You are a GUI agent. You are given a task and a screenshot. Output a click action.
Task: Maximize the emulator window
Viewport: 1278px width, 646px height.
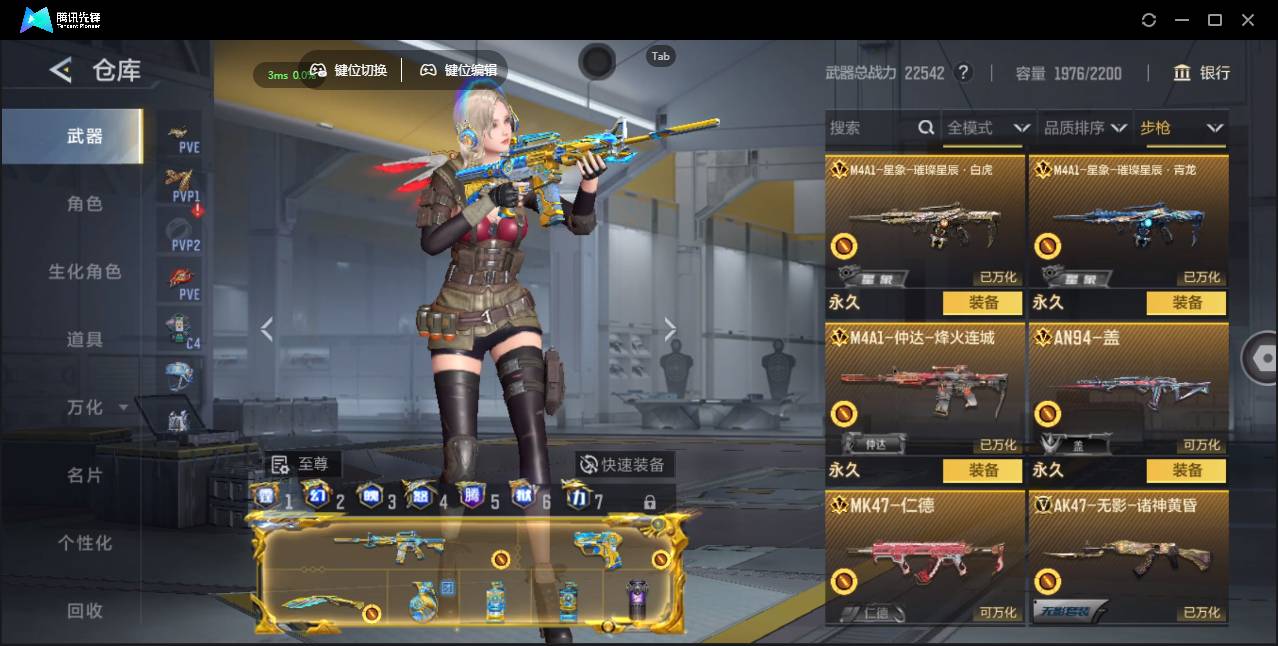click(1215, 20)
